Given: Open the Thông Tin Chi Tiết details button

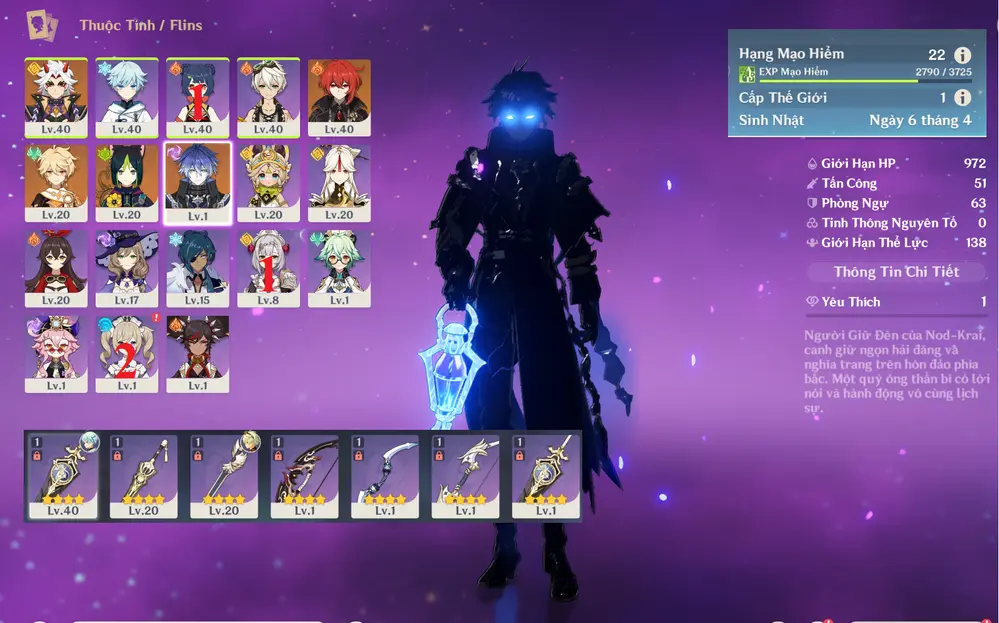Looking at the screenshot, I should point(896,272).
